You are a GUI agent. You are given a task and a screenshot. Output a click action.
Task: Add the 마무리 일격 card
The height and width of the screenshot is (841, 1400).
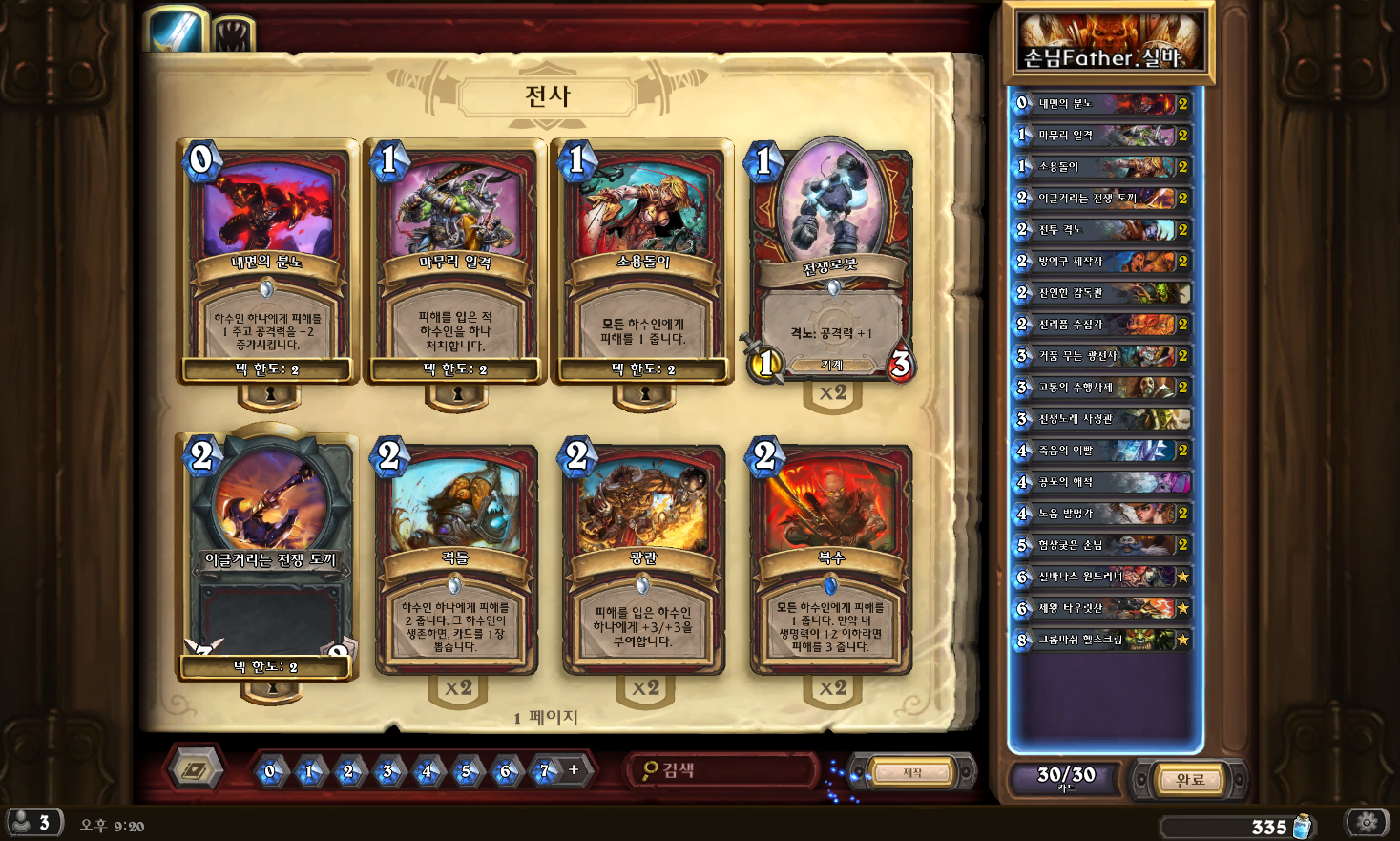[x=455, y=263]
